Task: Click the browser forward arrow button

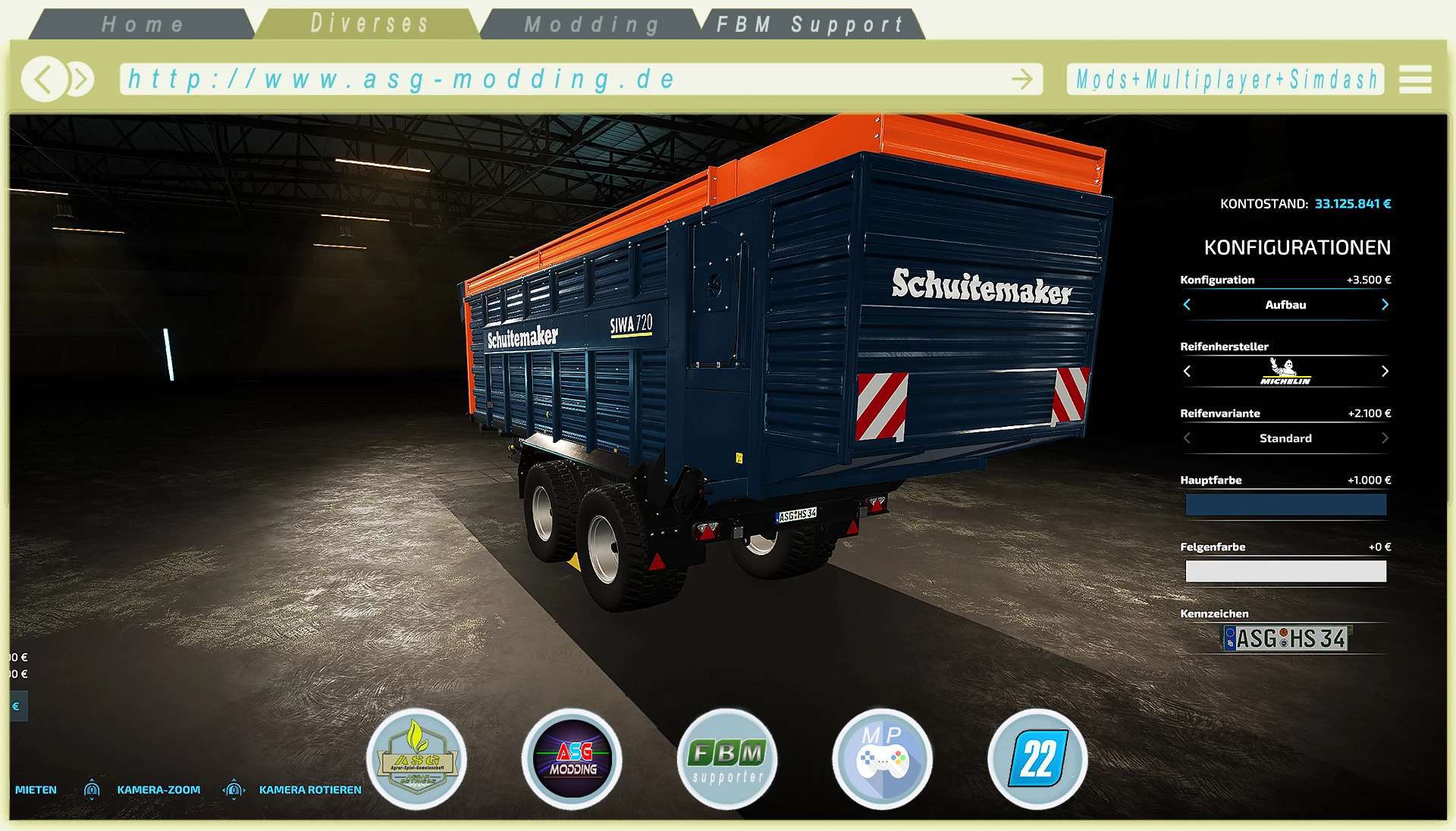Action: pos(81,79)
